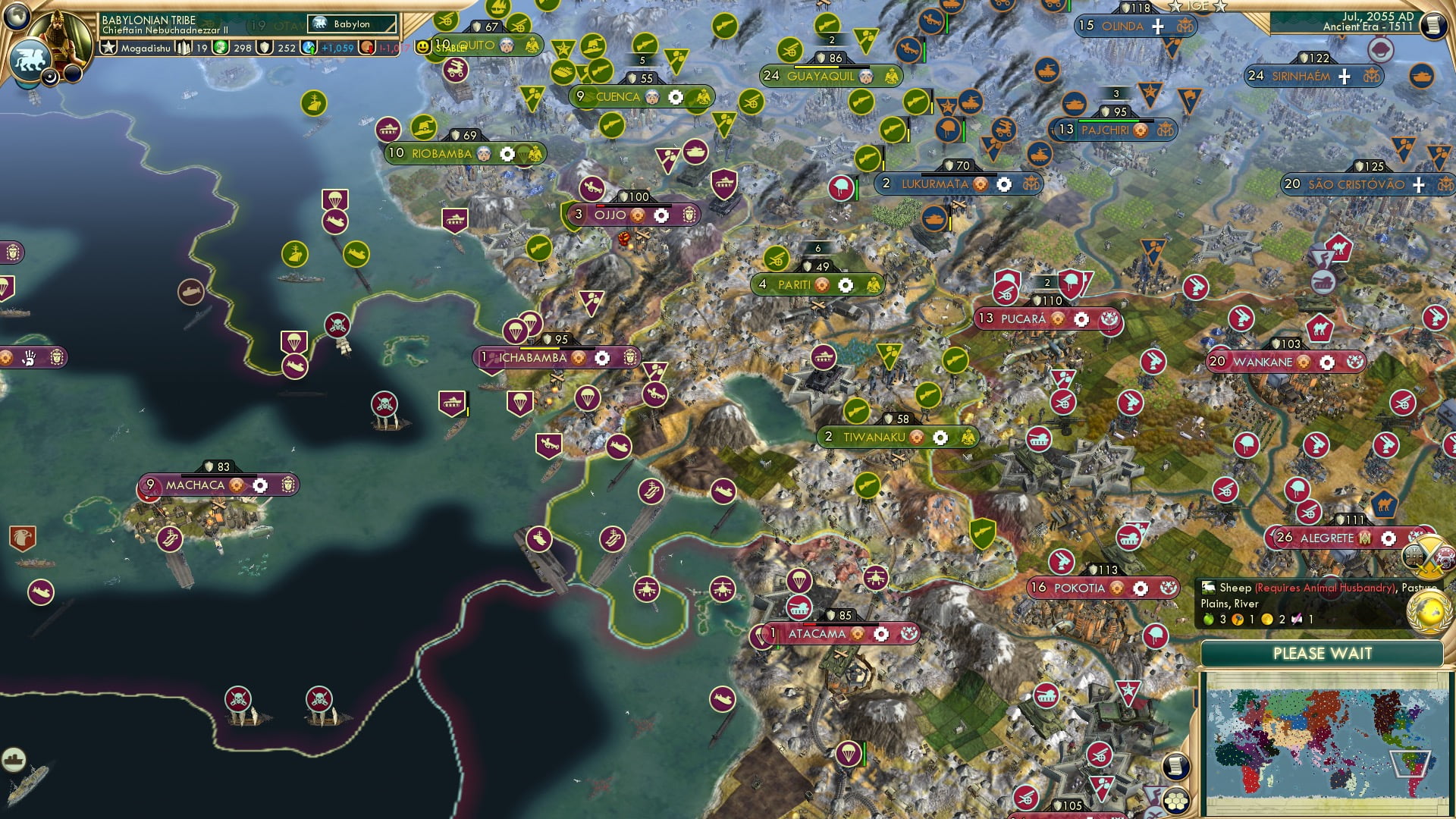Click the PLEASE WAIT button
The height and width of the screenshot is (819, 1456).
pyautogui.click(x=1324, y=652)
